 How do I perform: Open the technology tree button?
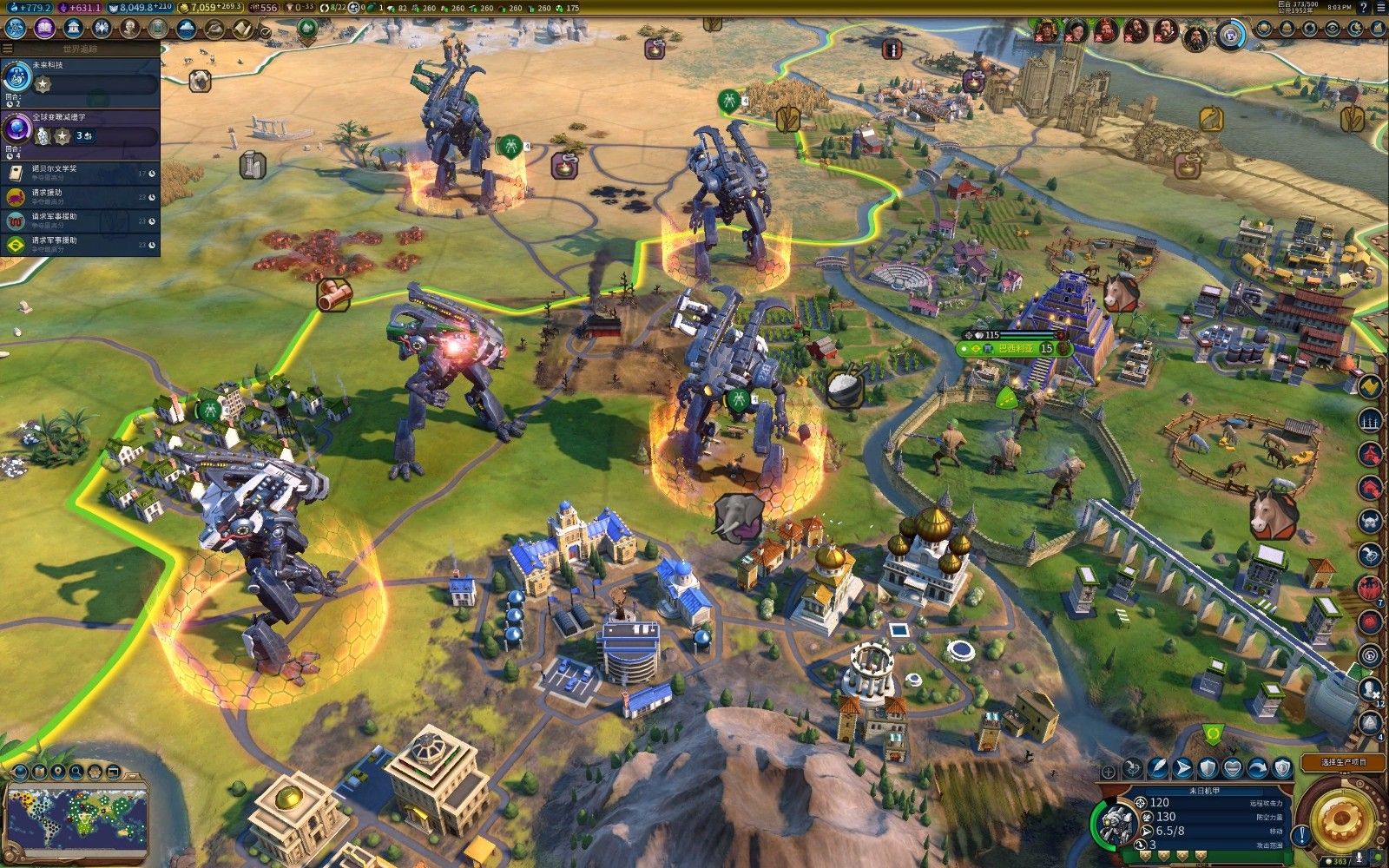(x=16, y=29)
